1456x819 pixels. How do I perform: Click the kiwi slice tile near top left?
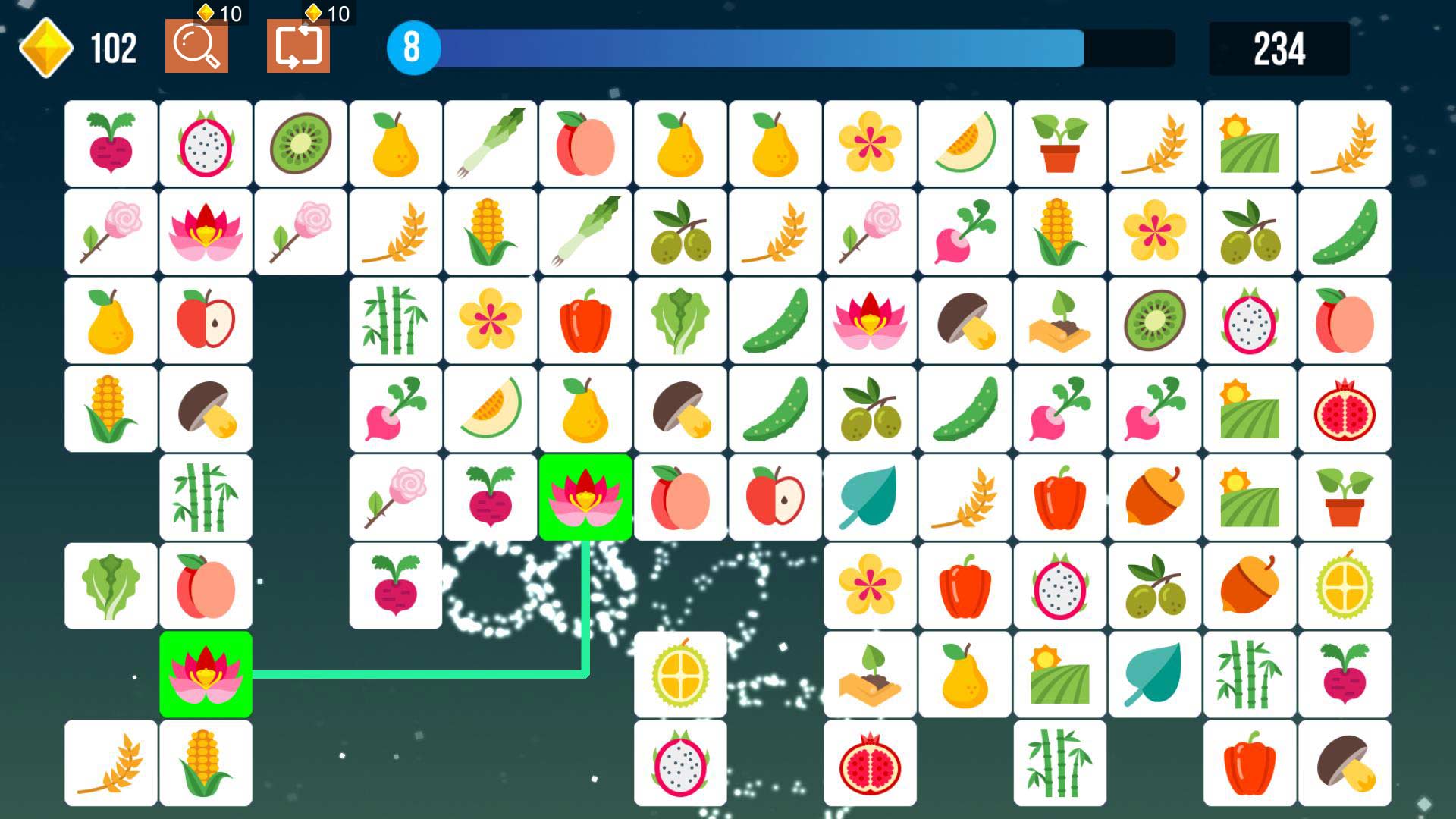pyautogui.click(x=300, y=143)
